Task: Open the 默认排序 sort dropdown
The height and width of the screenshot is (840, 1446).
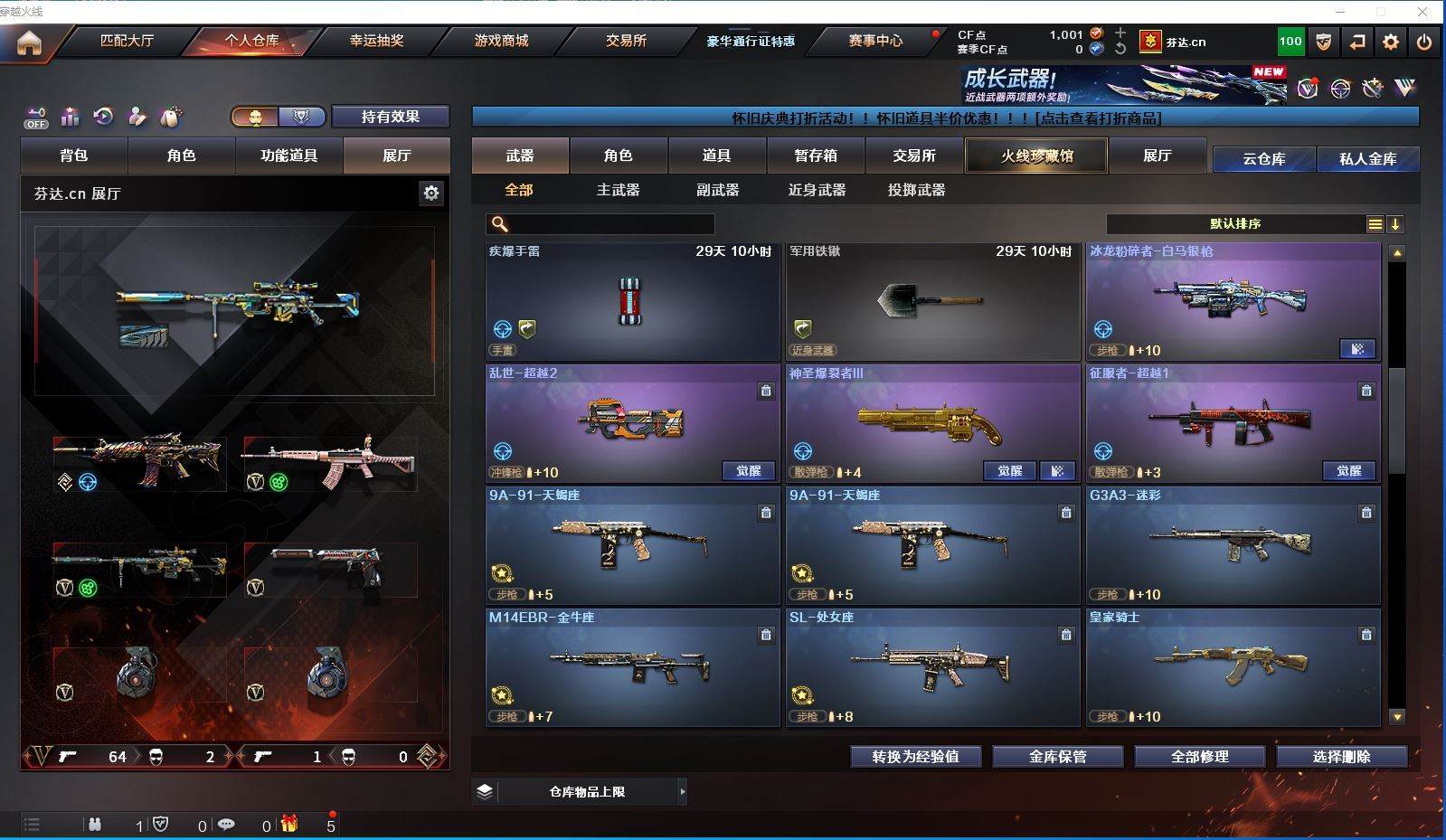Action: 1235,224
